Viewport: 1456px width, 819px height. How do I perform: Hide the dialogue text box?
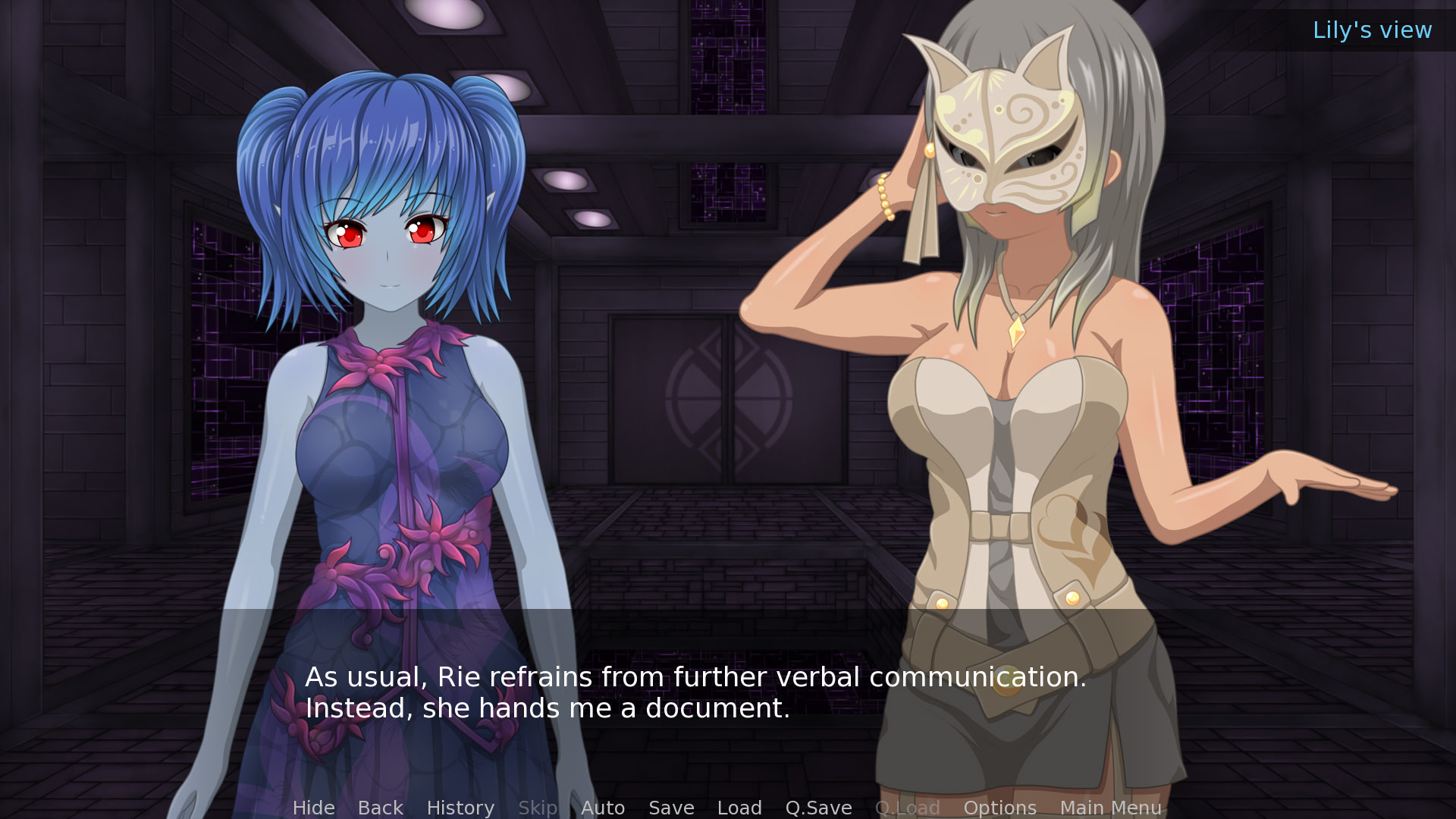pyautogui.click(x=313, y=808)
